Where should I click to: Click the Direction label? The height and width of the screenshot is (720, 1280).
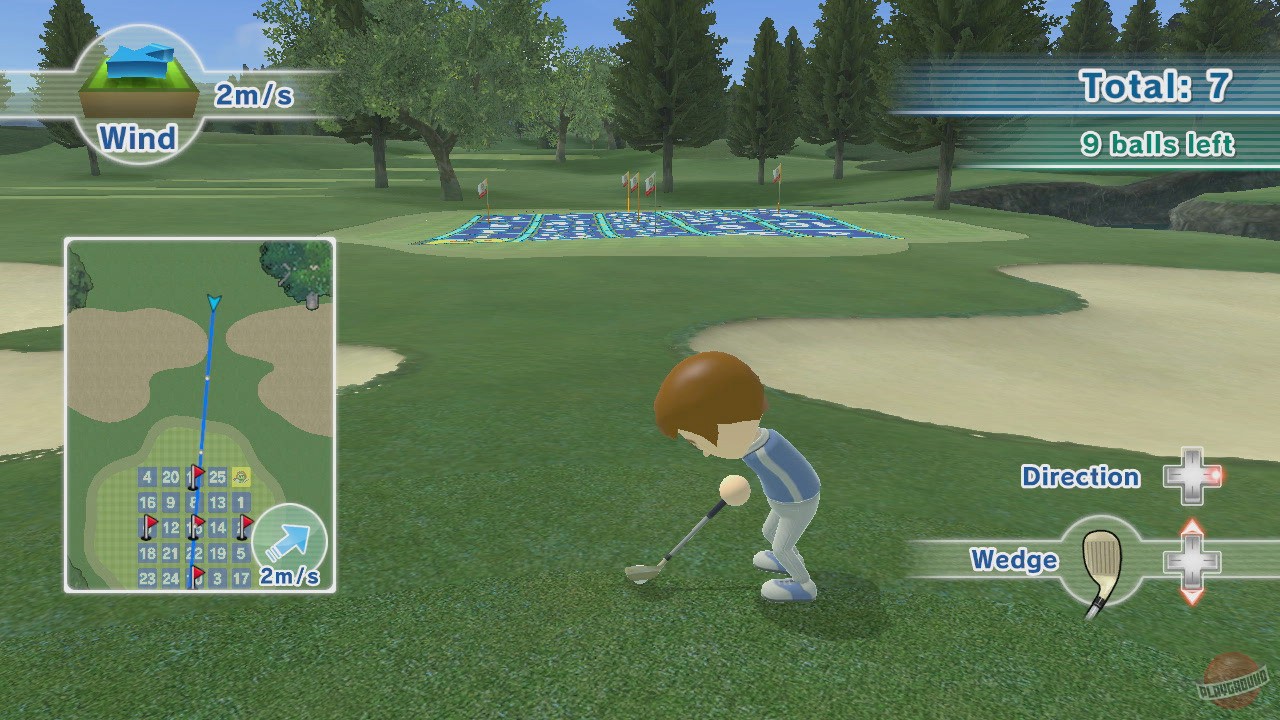1081,477
